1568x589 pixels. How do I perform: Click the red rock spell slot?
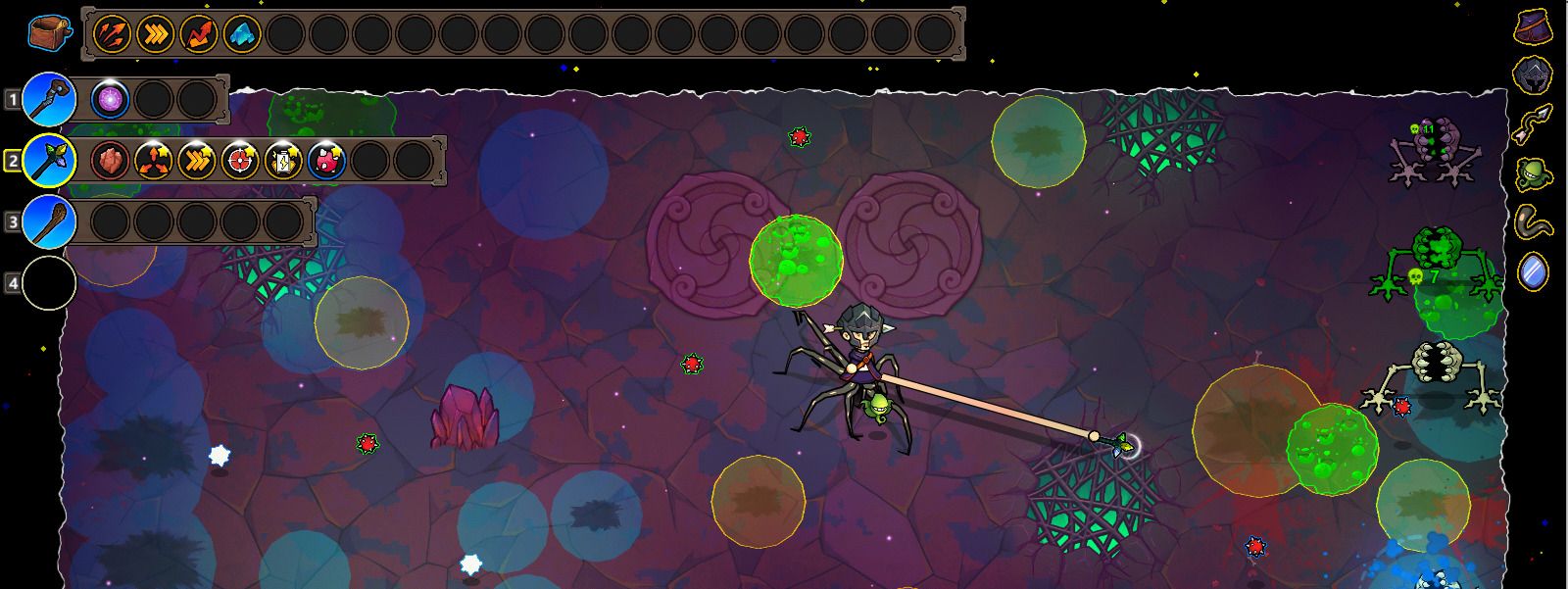click(x=110, y=160)
